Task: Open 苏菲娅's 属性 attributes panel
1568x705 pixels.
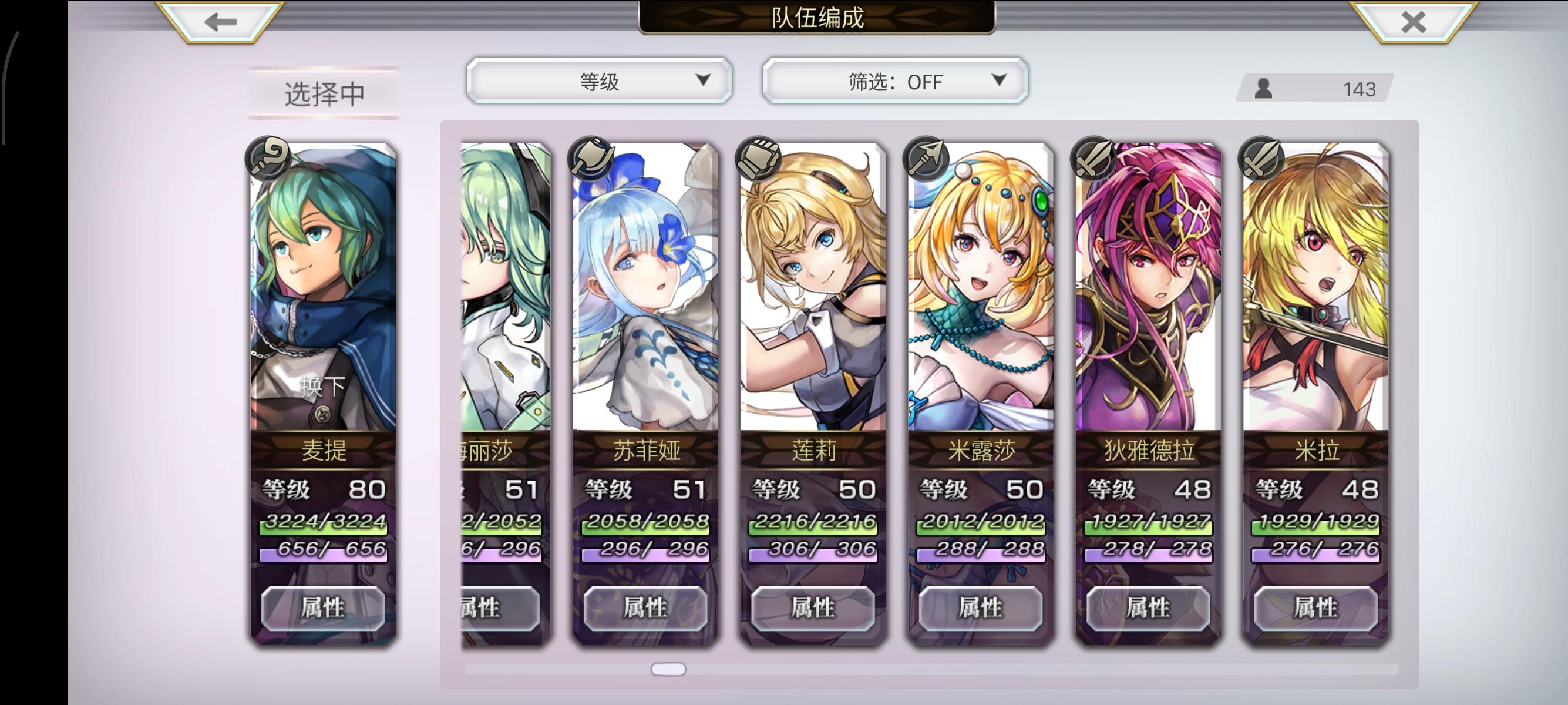Action: 647,607
